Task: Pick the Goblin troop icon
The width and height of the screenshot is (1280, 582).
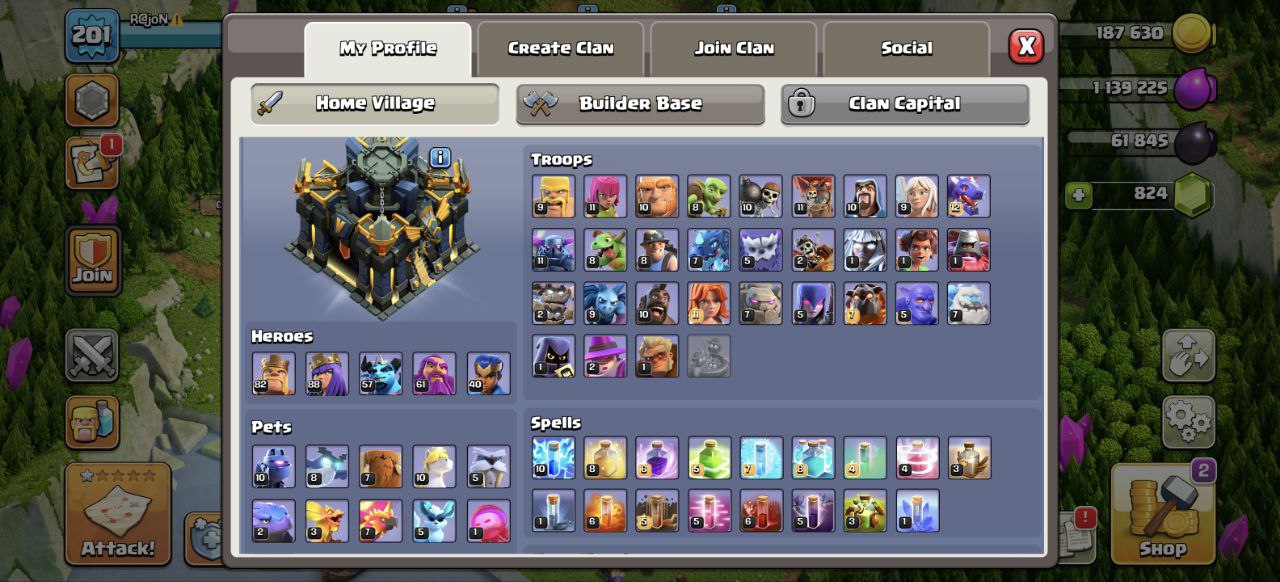Action: point(709,196)
